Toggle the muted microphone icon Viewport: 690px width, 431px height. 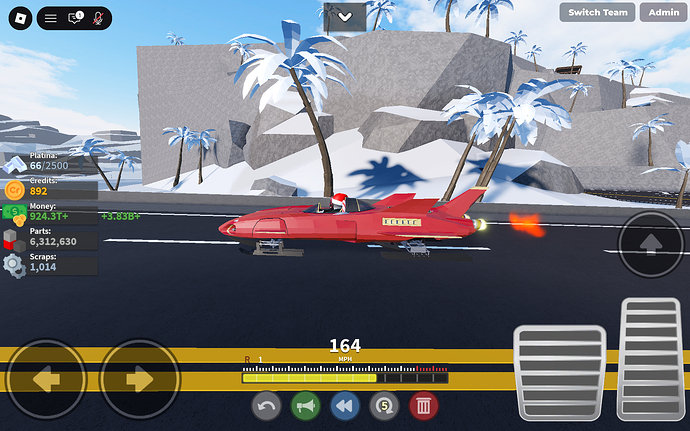98,18
